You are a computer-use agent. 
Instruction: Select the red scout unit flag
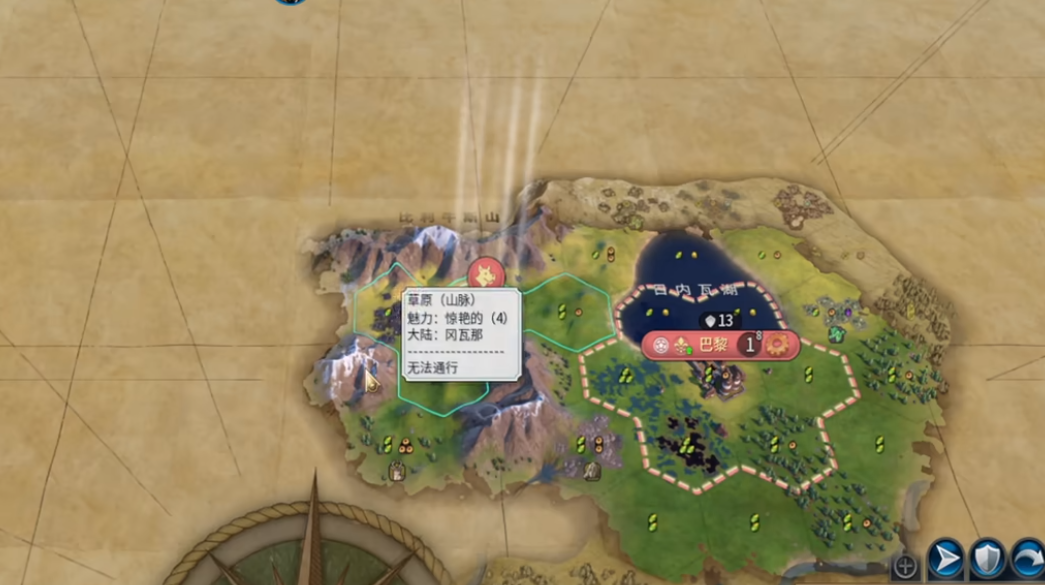click(x=486, y=273)
